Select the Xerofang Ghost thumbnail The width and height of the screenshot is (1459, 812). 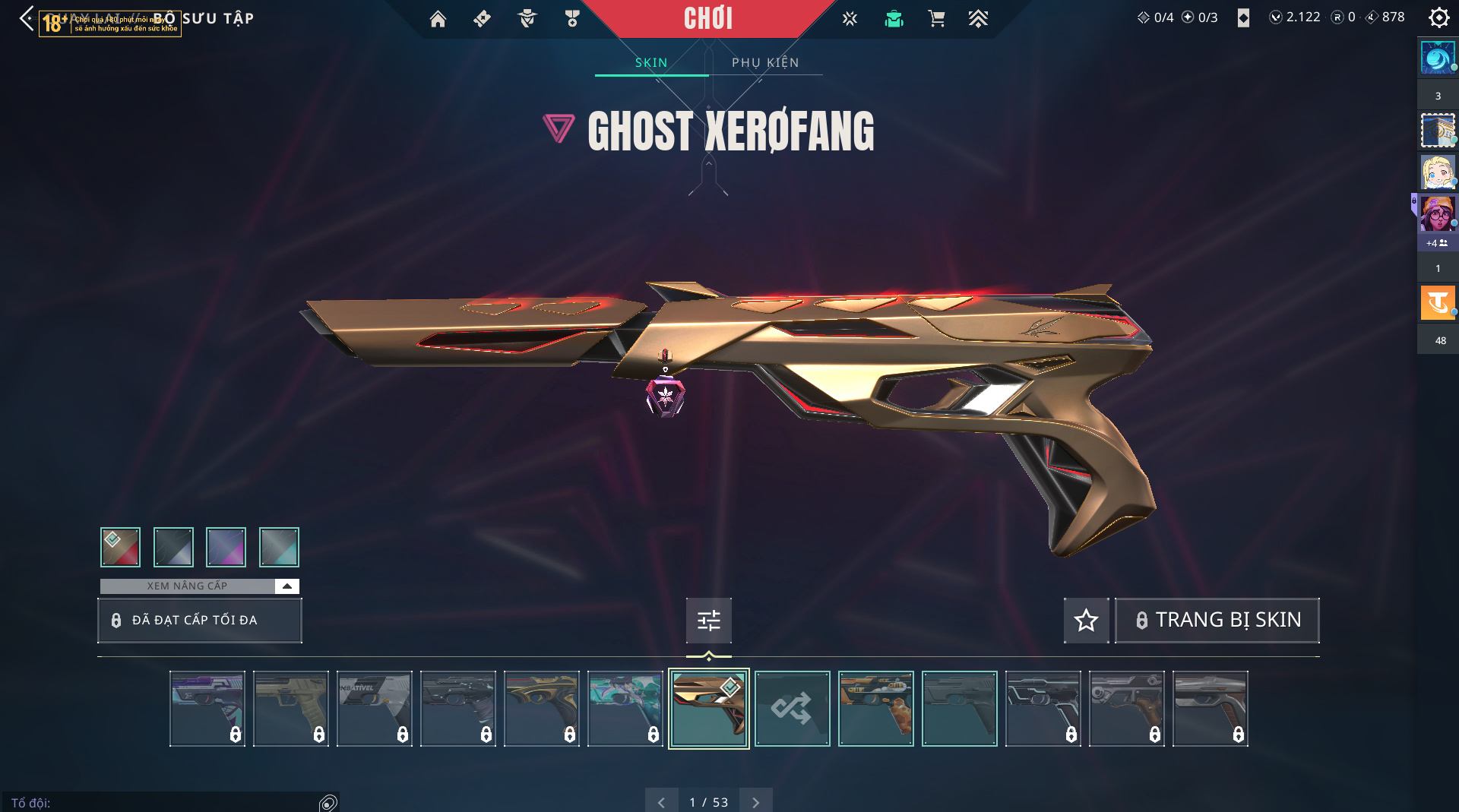click(x=708, y=709)
